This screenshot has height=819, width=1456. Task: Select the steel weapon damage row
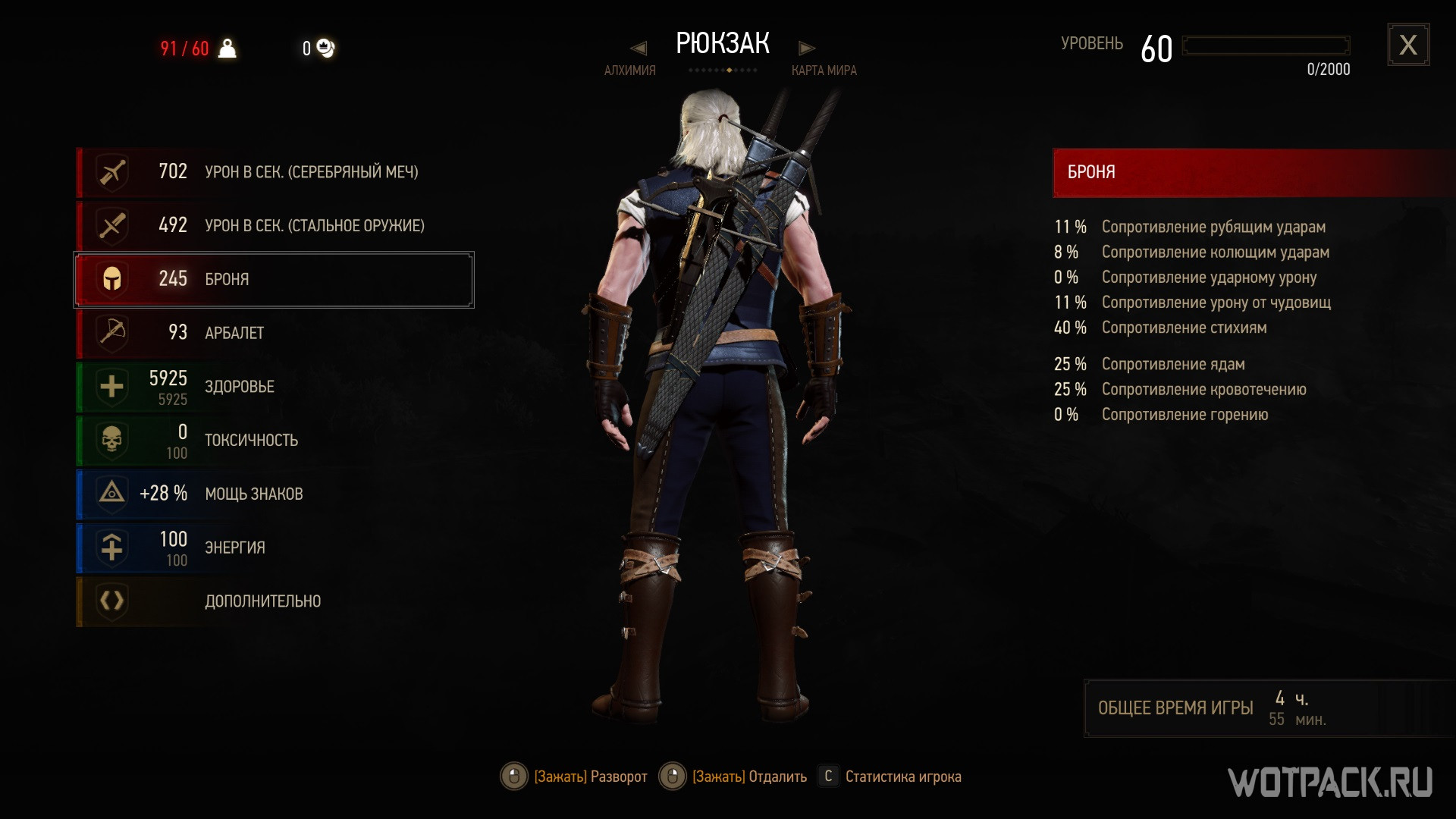(x=273, y=226)
